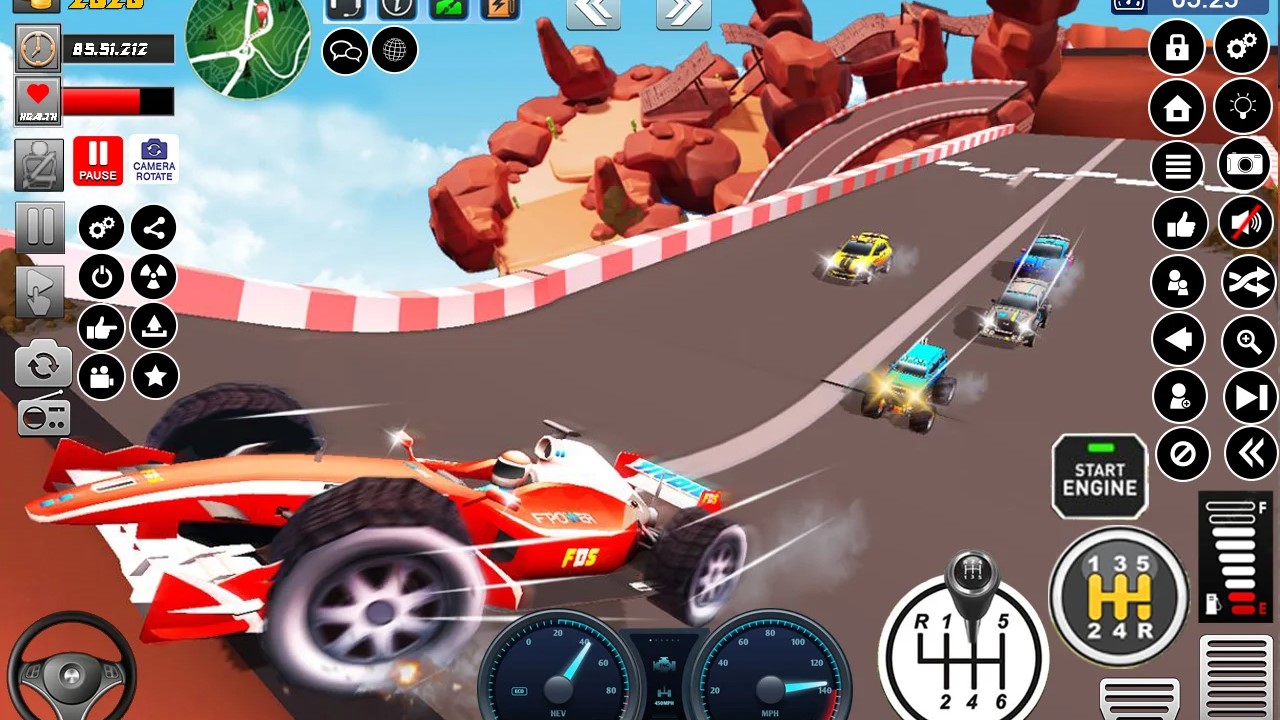Click the left double-arrow at the top

click(593, 12)
